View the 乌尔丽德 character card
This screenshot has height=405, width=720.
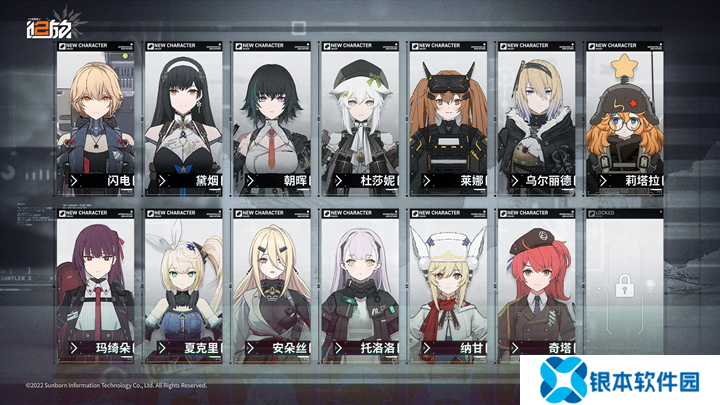coord(537,118)
